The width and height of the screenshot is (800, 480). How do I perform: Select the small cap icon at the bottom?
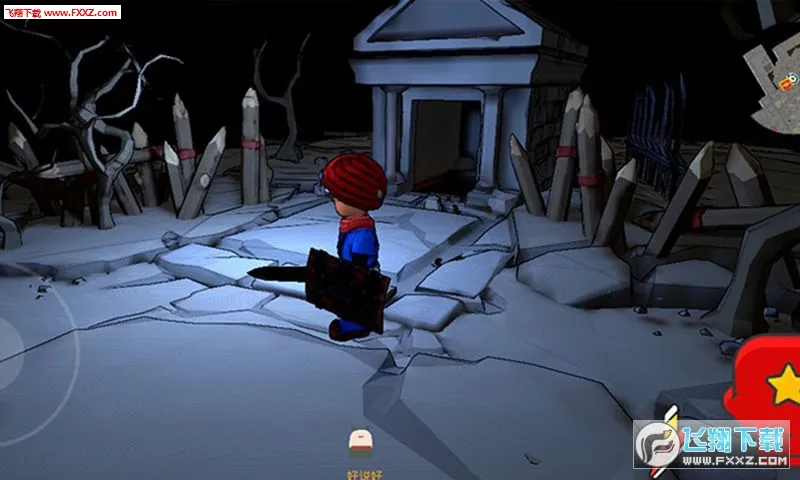tap(359, 440)
